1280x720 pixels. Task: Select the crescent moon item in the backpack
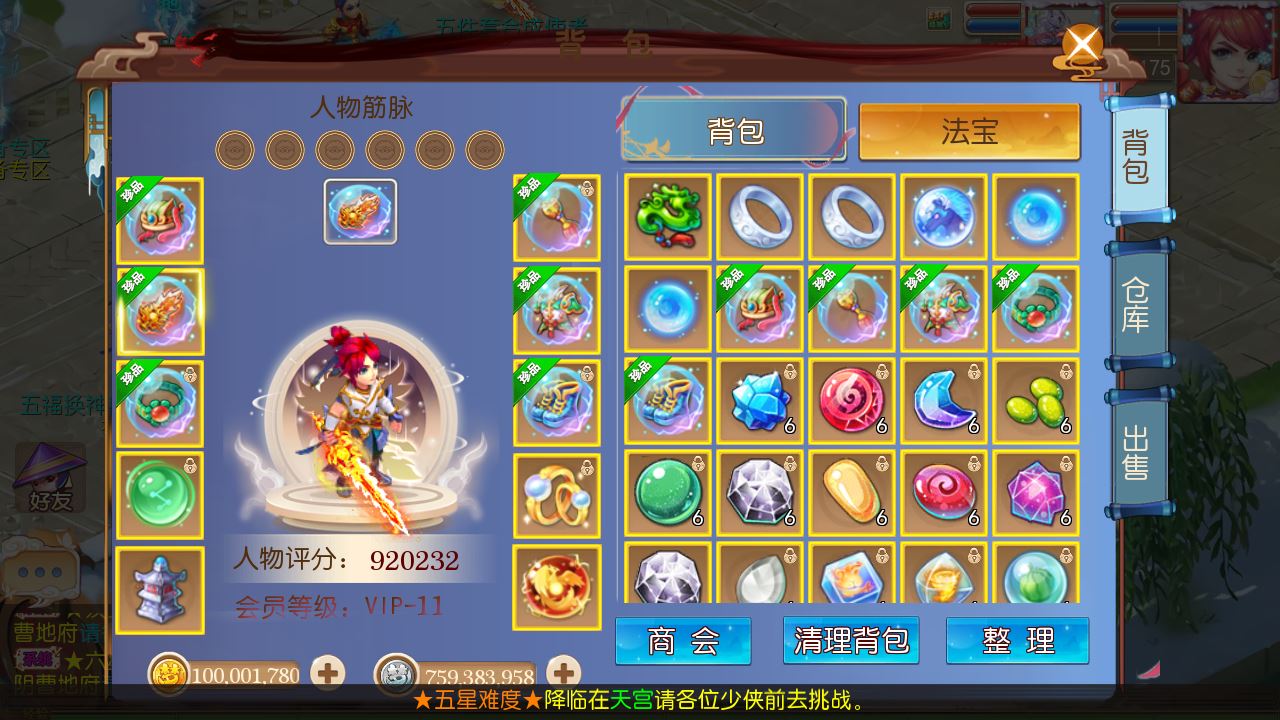pos(943,401)
